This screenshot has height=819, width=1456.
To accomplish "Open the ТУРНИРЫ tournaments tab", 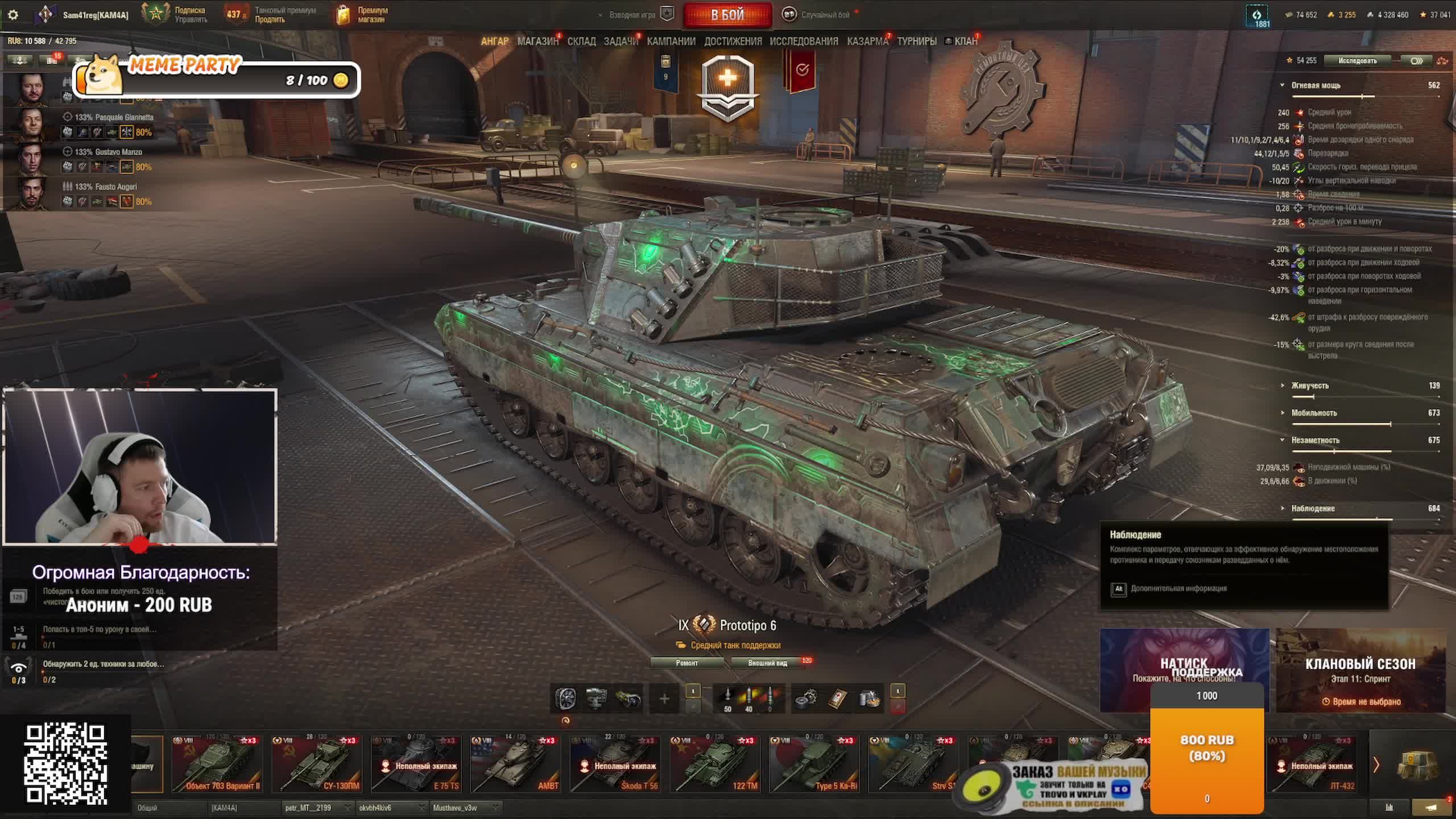I will tap(916, 42).
